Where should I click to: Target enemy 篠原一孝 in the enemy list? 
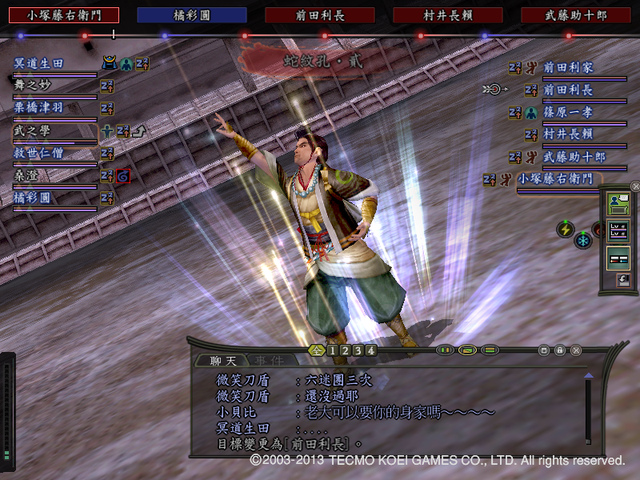(567, 111)
